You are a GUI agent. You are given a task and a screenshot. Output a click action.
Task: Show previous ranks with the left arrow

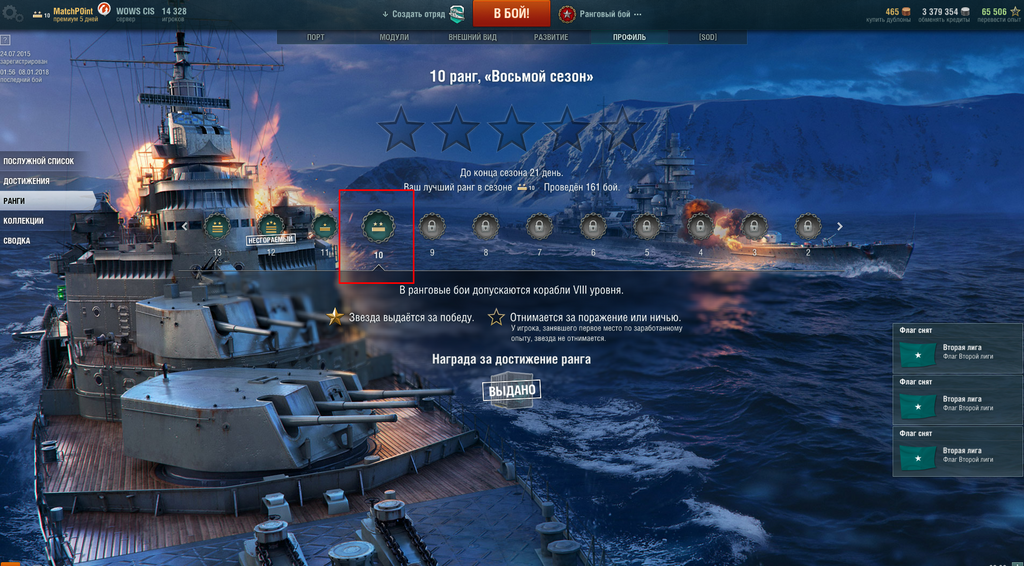[184, 226]
